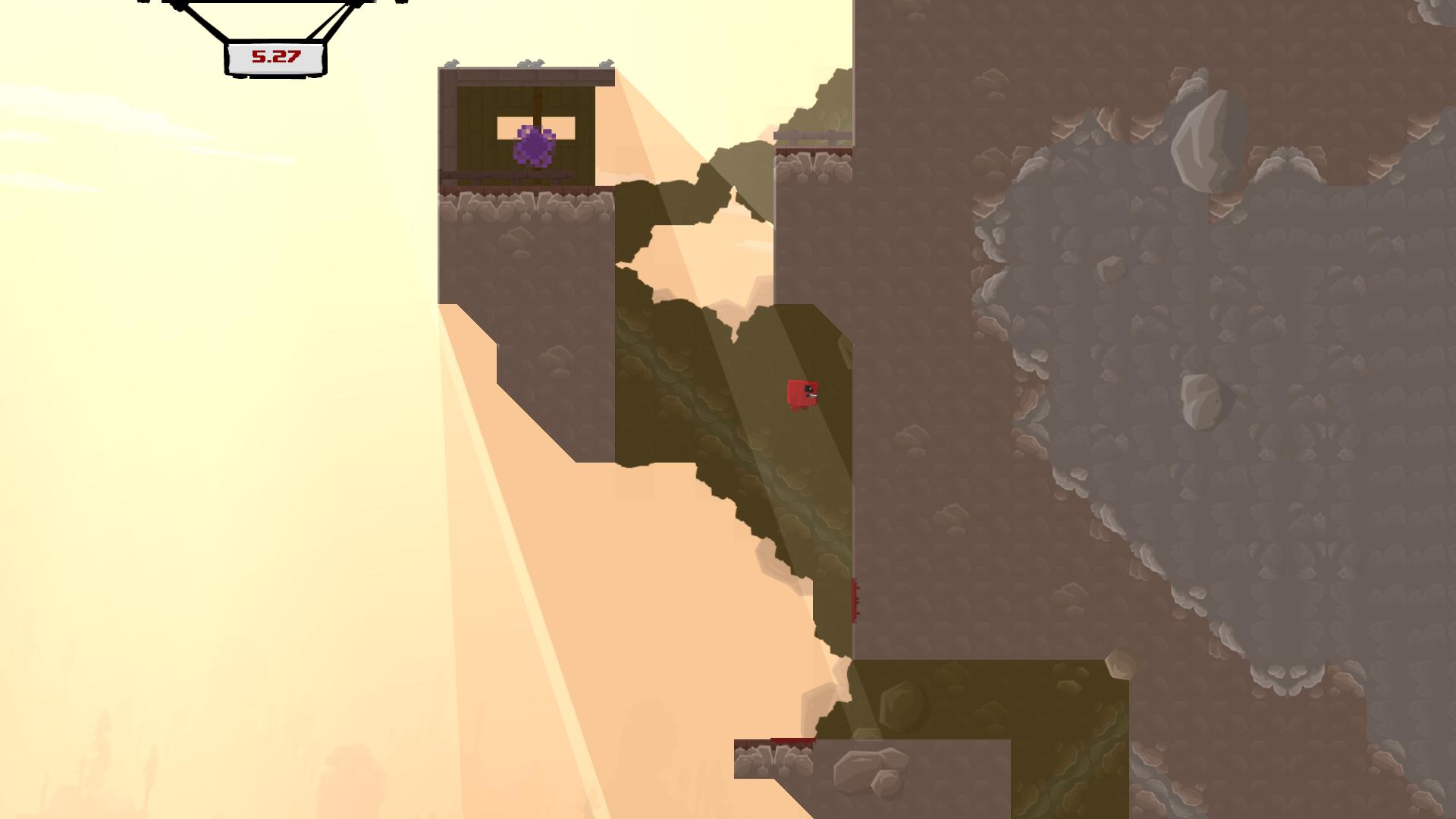Select the small rocks atop the wooden box
The width and height of the screenshot is (1456, 819).
[531, 62]
